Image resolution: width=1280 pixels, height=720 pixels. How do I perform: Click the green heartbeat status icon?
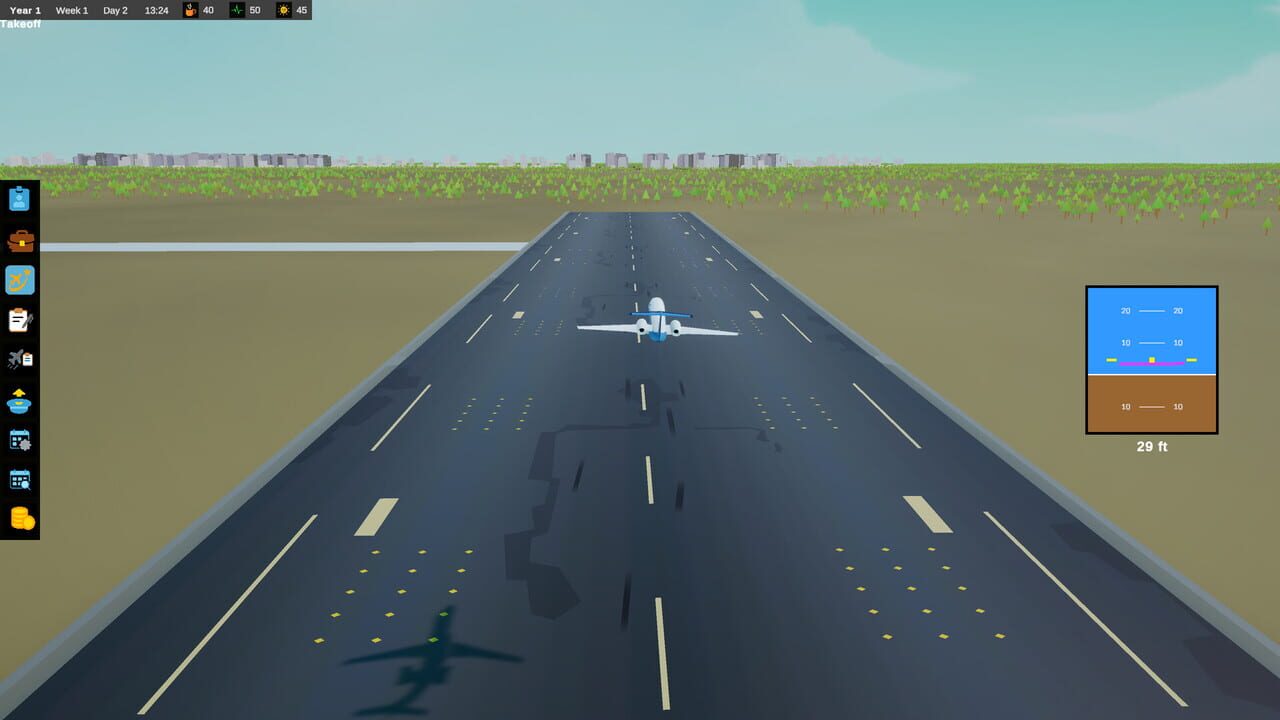[x=235, y=11]
